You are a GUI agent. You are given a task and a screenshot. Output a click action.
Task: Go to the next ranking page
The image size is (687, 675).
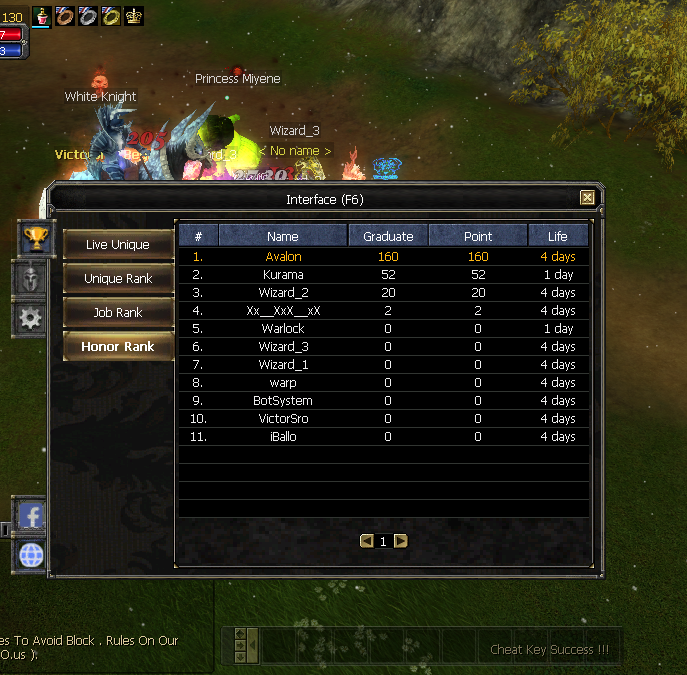(x=401, y=541)
